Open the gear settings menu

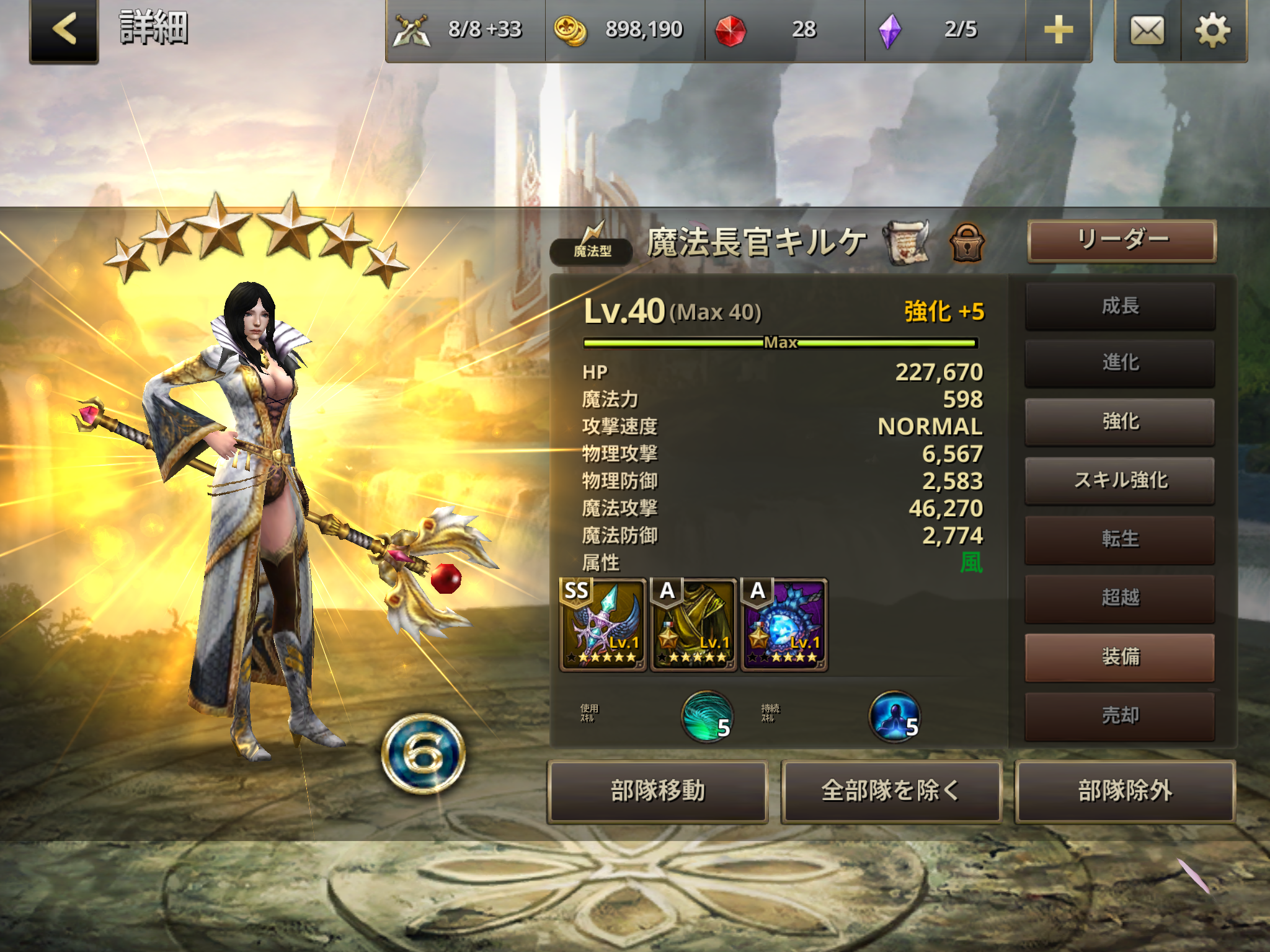point(1212,30)
